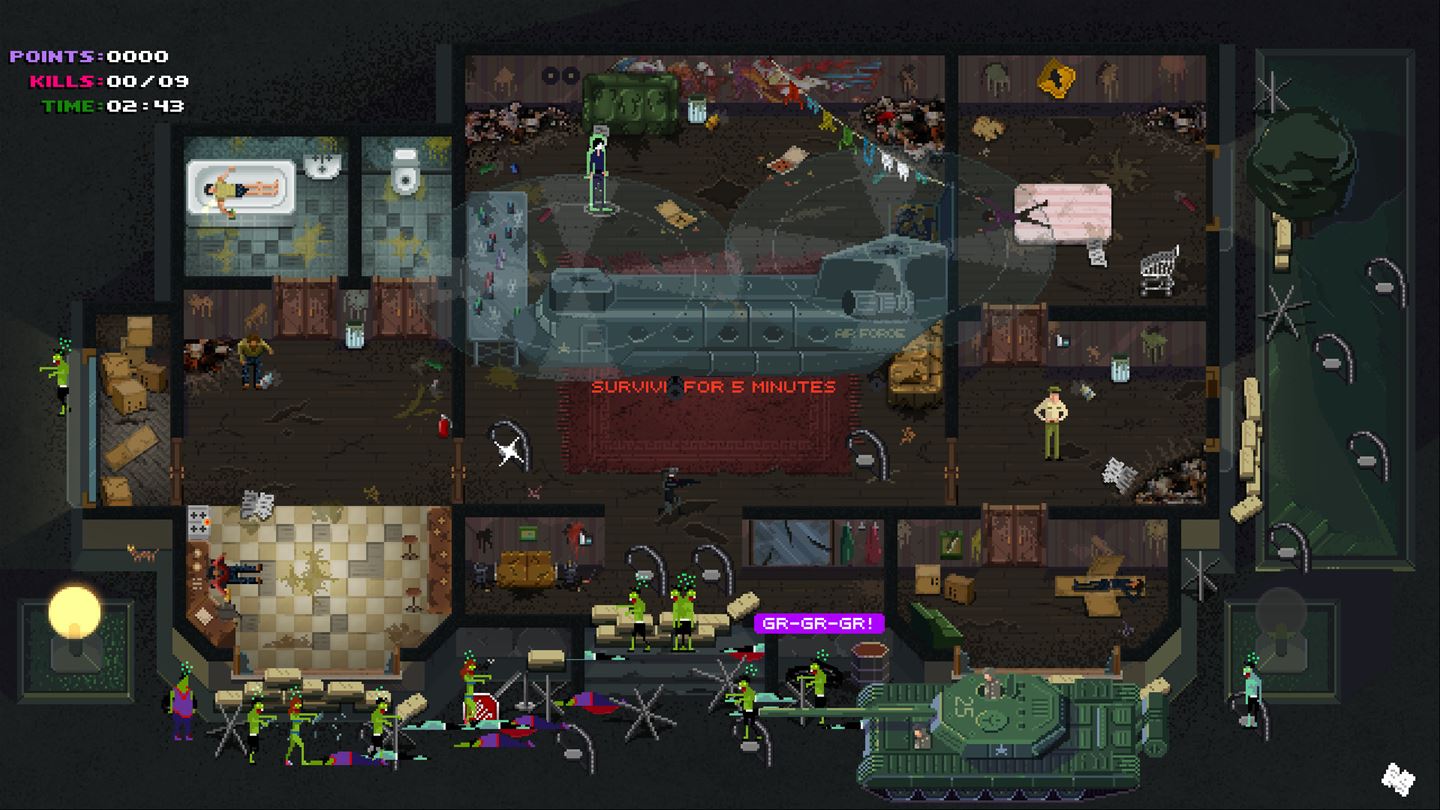The width and height of the screenshot is (1440, 810).
Task: Click the pink bed in the upper right room
Action: coord(1063,212)
